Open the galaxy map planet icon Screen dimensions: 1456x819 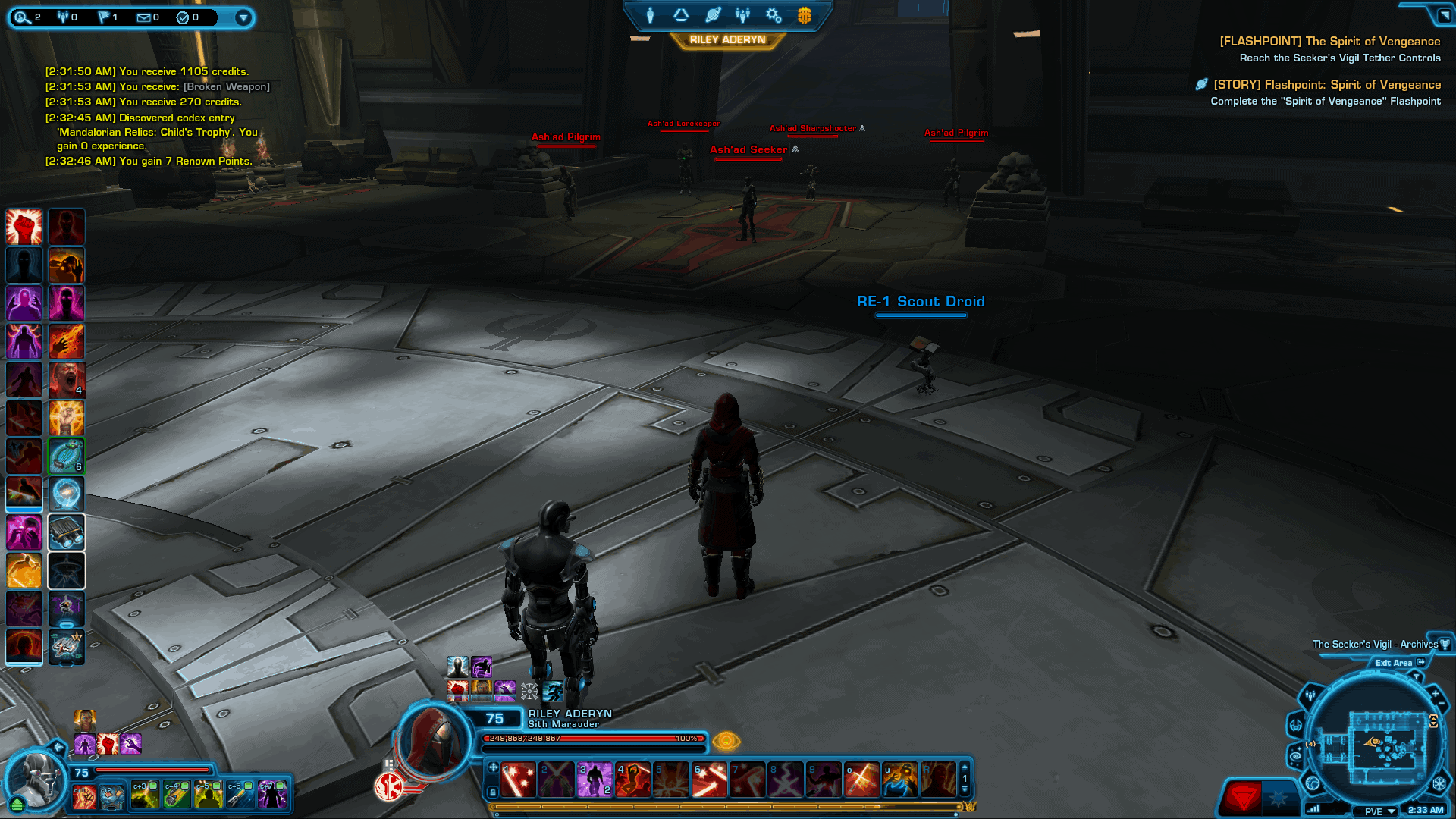click(x=713, y=14)
